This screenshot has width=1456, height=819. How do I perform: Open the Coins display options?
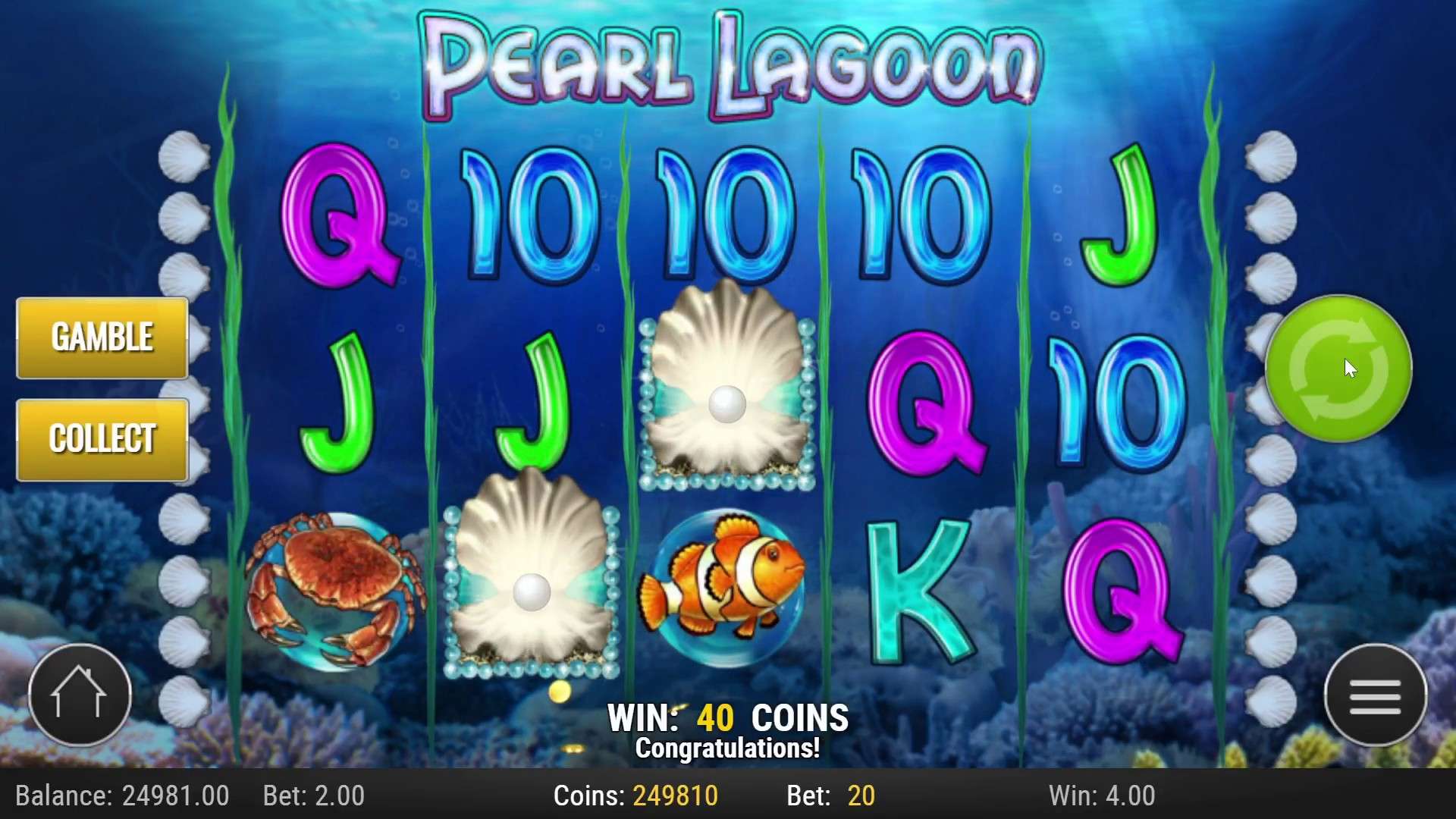pos(637,795)
